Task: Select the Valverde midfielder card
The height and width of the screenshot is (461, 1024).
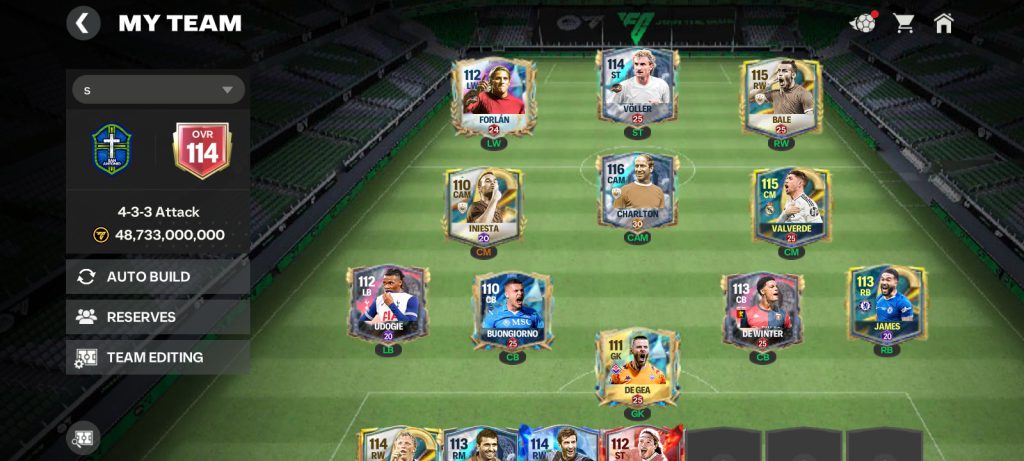Action: click(791, 207)
